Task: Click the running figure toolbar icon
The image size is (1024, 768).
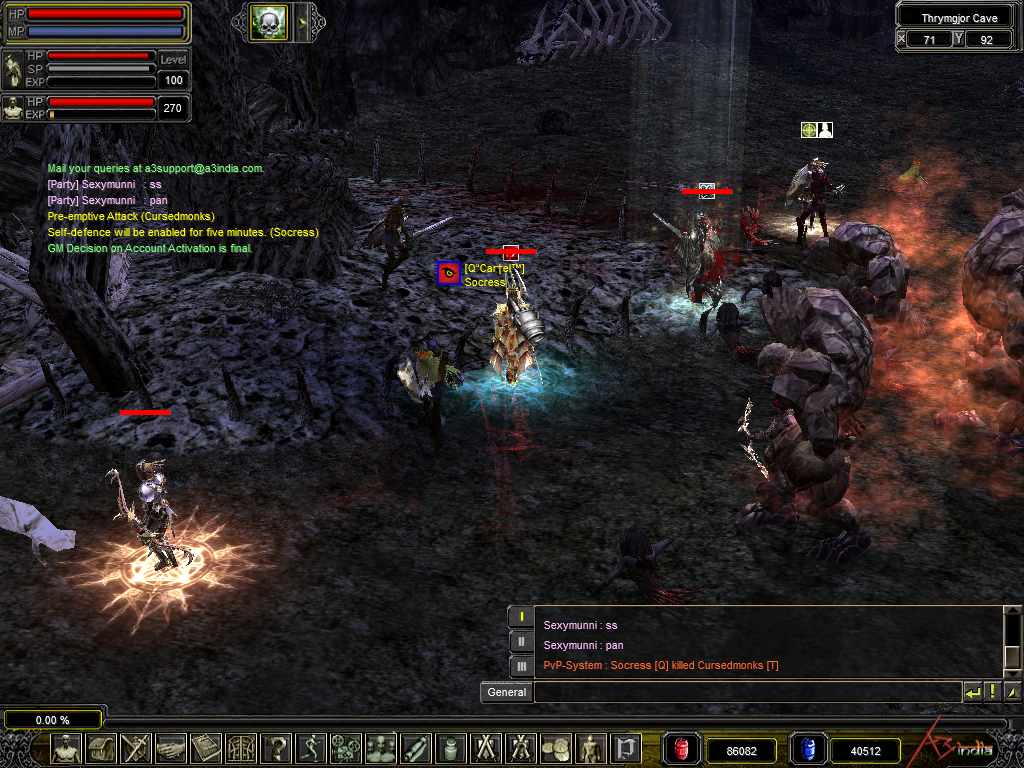Action: [311, 748]
